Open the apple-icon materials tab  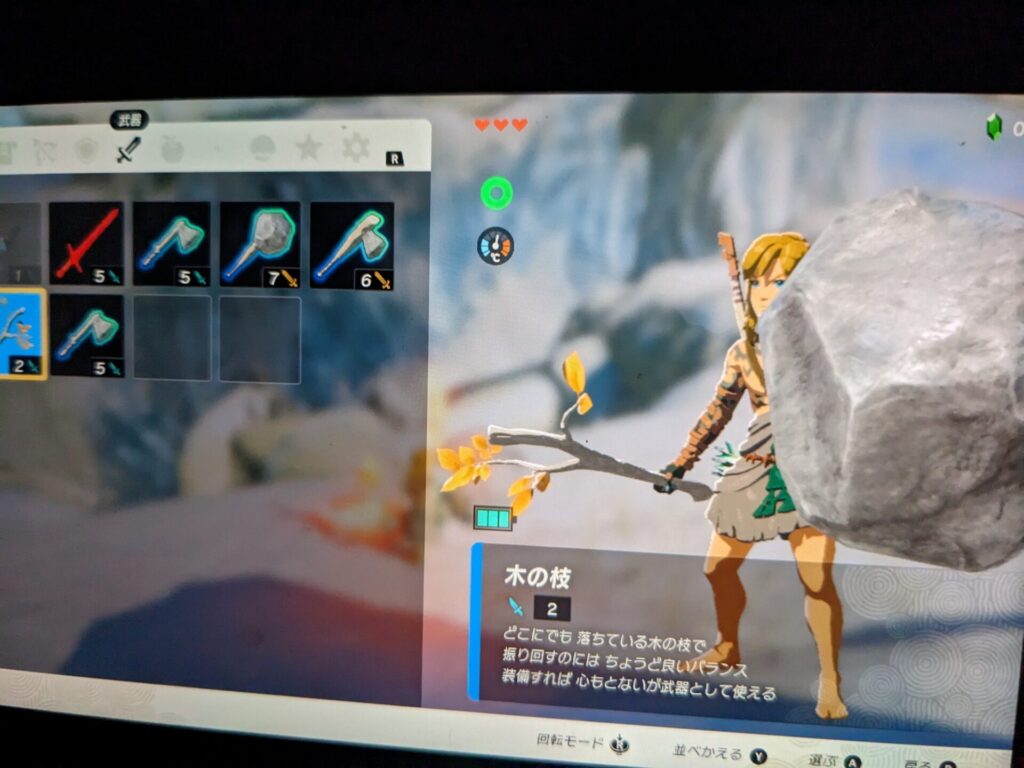(172, 150)
